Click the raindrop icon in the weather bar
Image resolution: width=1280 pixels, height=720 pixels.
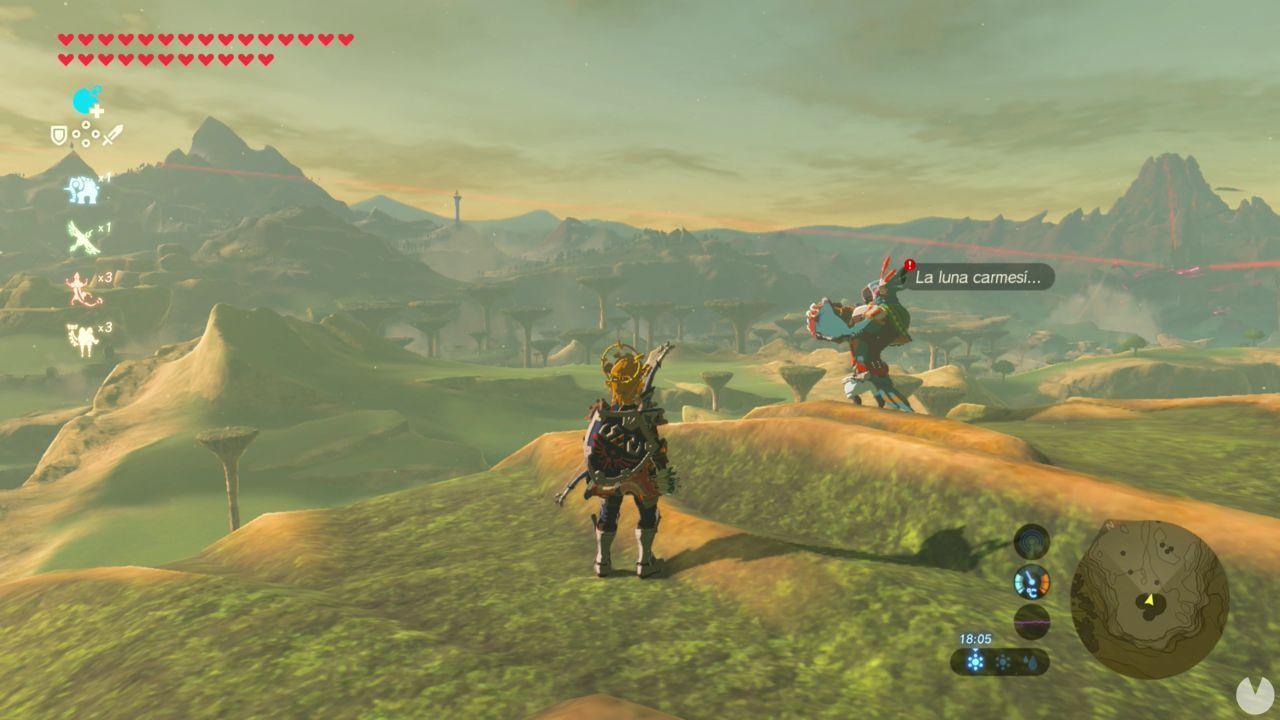[1031, 661]
